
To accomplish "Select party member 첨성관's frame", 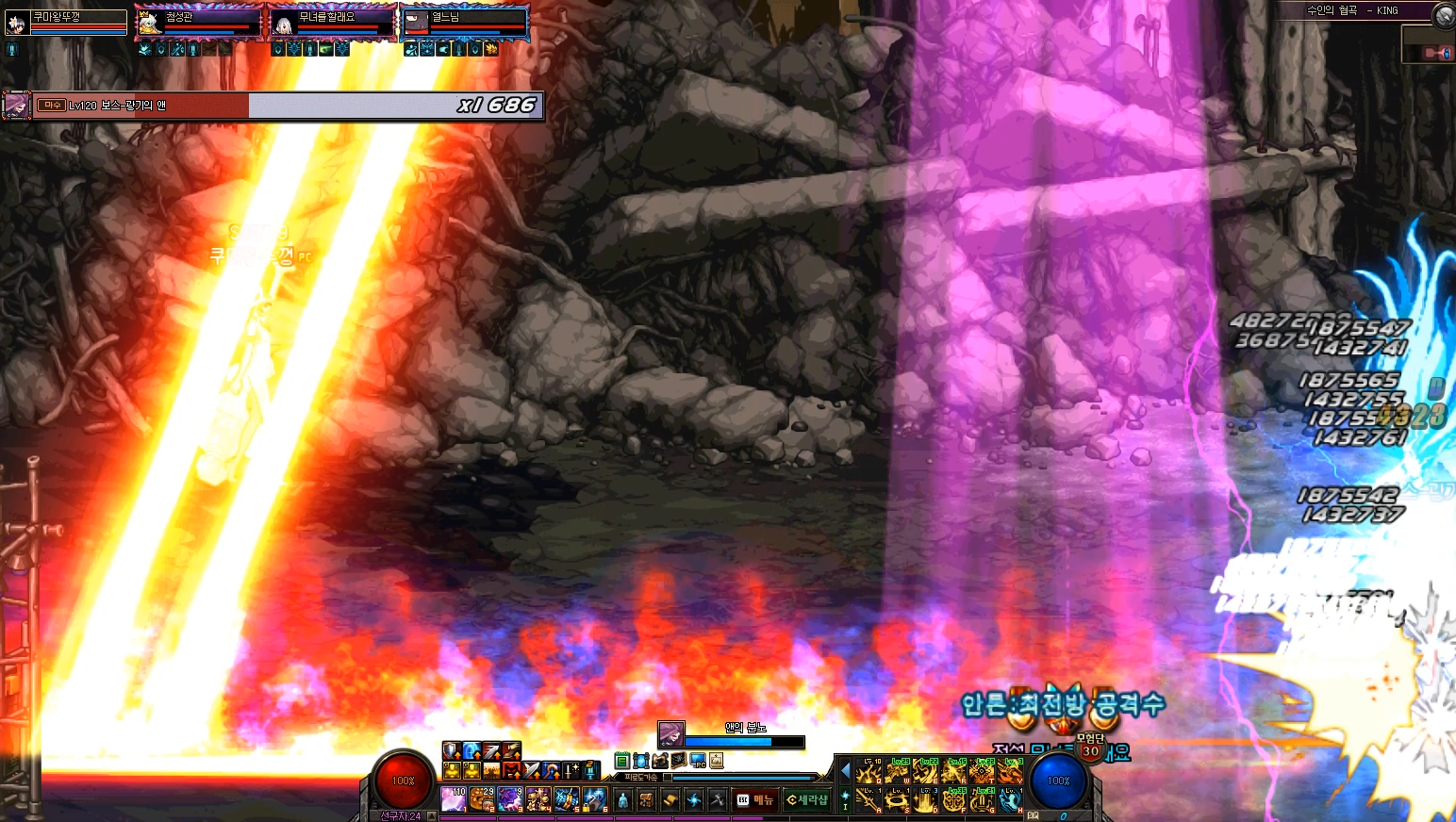I will [x=199, y=22].
